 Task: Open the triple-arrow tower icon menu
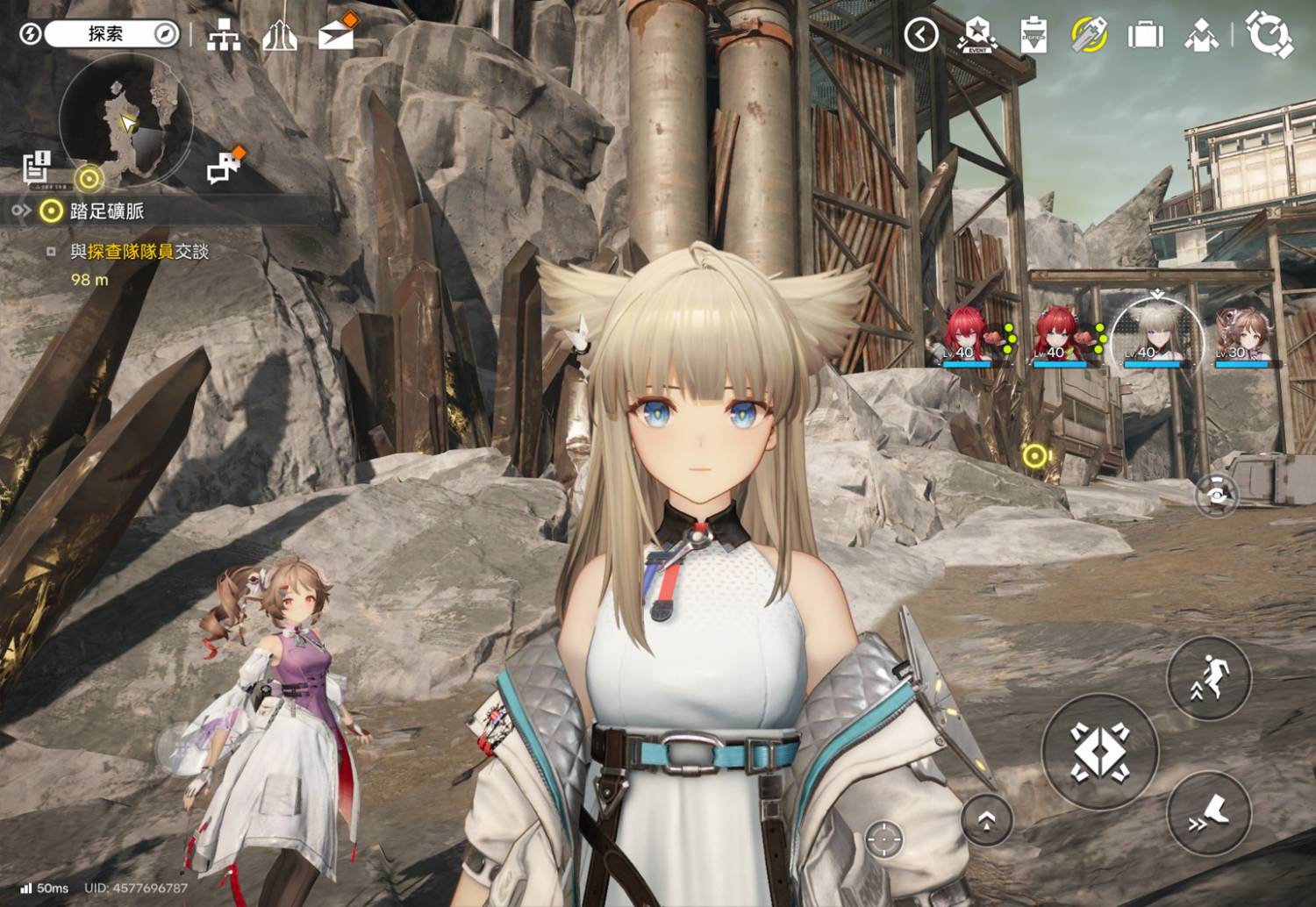(x=279, y=35)
